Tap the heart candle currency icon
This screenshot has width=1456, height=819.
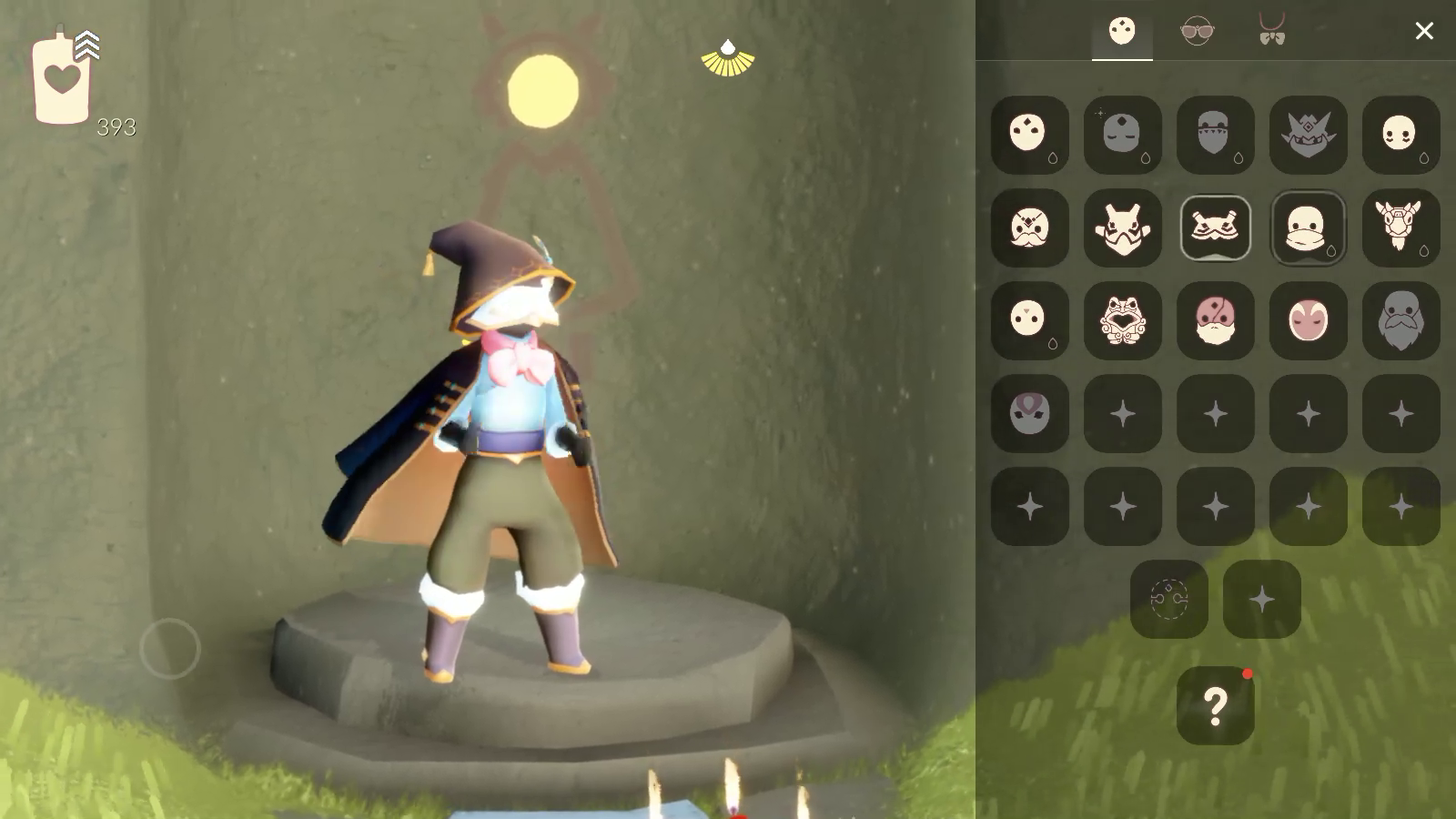(62, 80)
